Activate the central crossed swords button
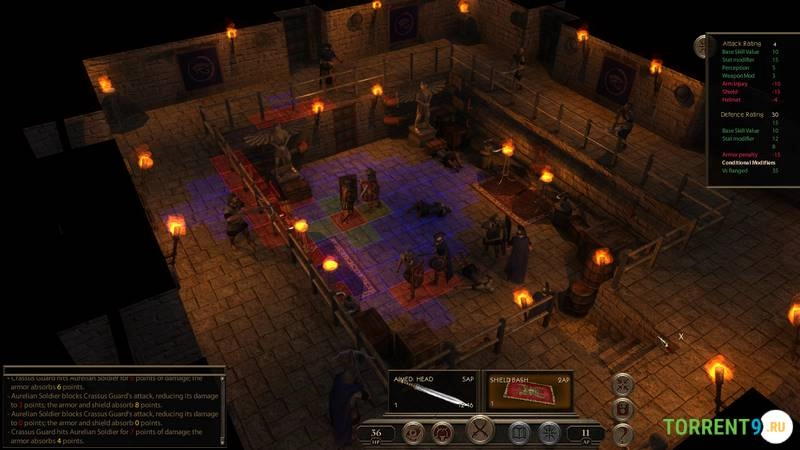Viewport: 800px width, 450px height. point(481,432)
